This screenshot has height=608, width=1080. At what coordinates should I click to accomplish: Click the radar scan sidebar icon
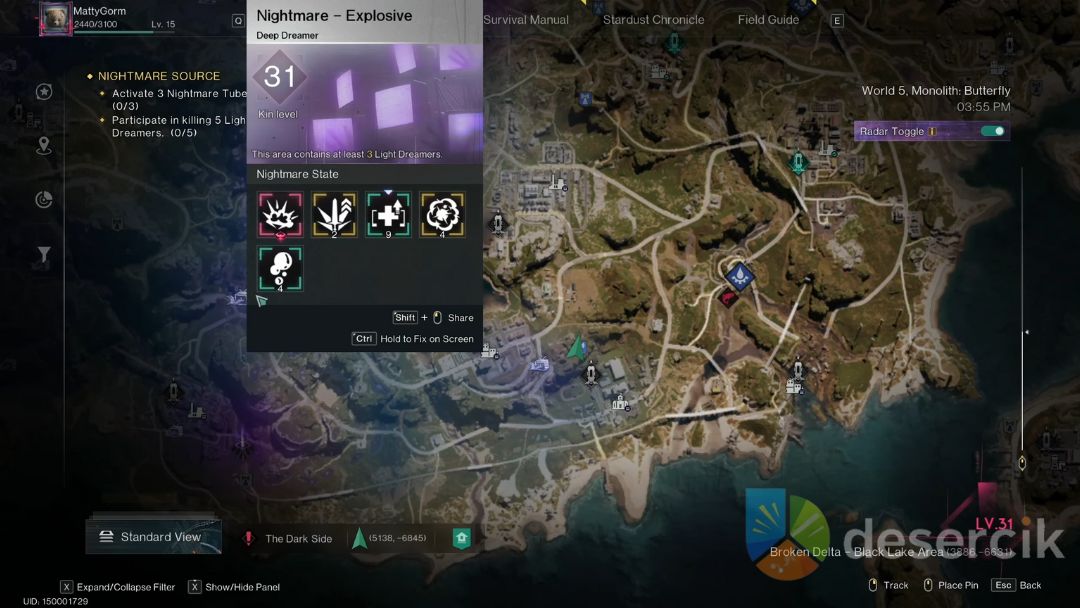coord(44,200)
